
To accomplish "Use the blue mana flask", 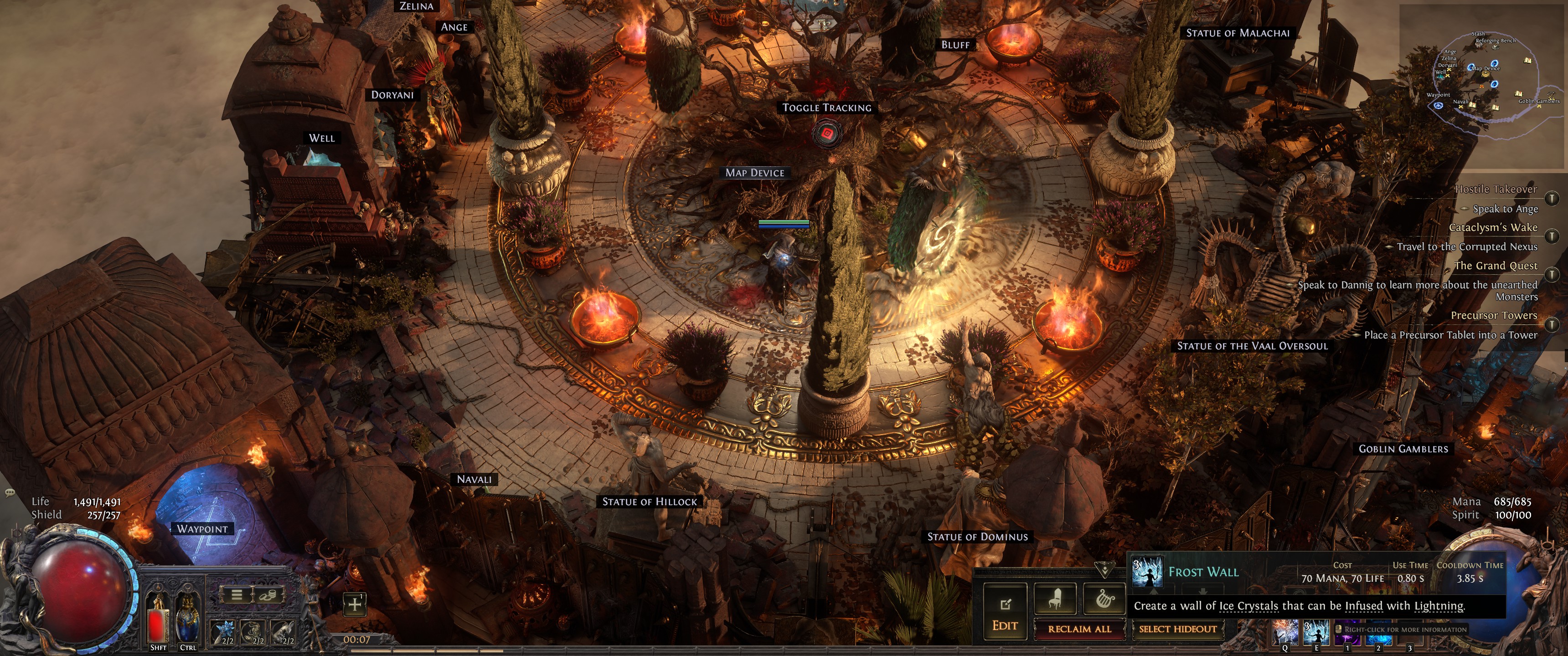I will pyautogui.click(x=187, y=622).
